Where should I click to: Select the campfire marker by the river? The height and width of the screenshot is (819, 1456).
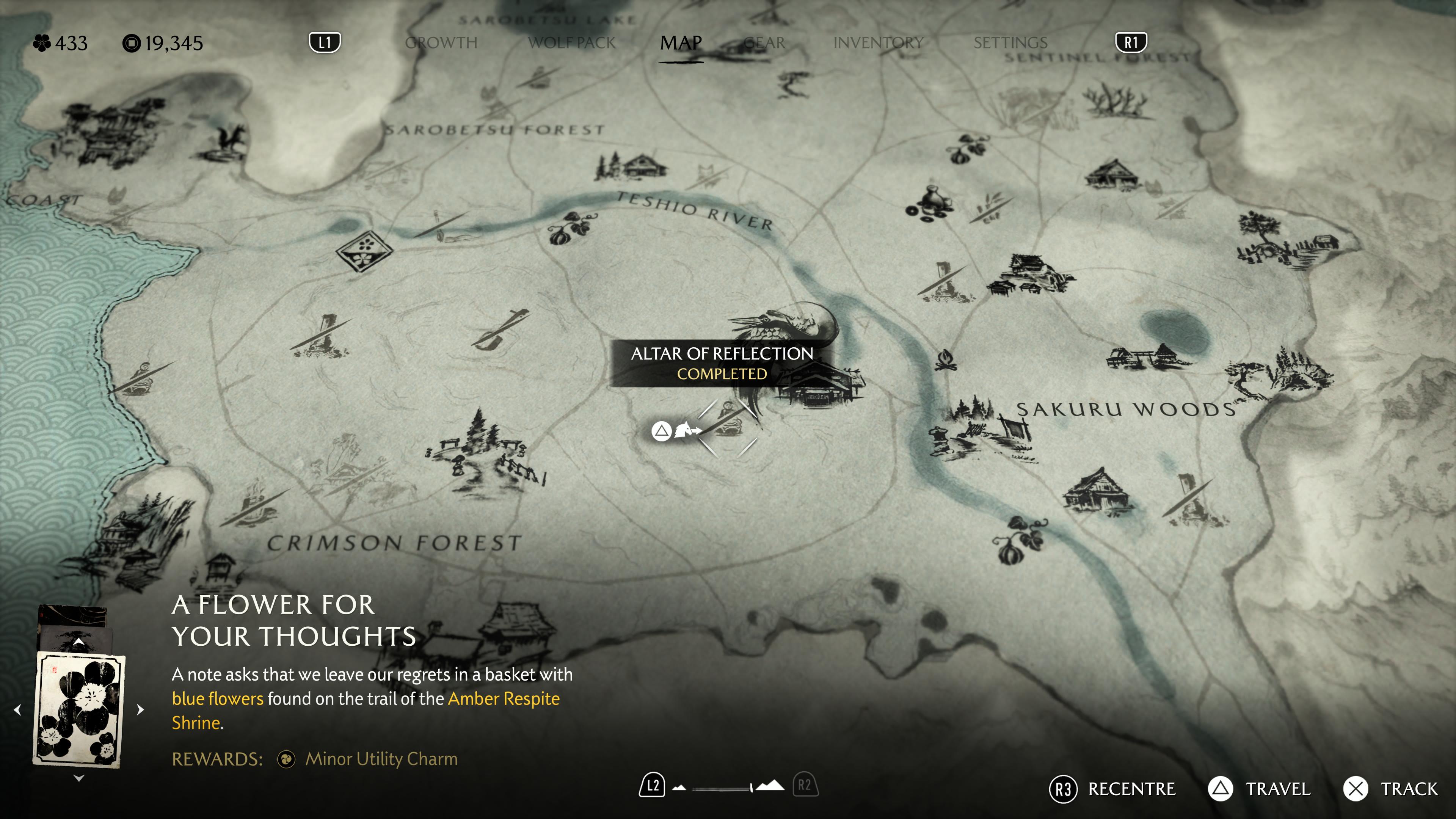tap(945, 361)
